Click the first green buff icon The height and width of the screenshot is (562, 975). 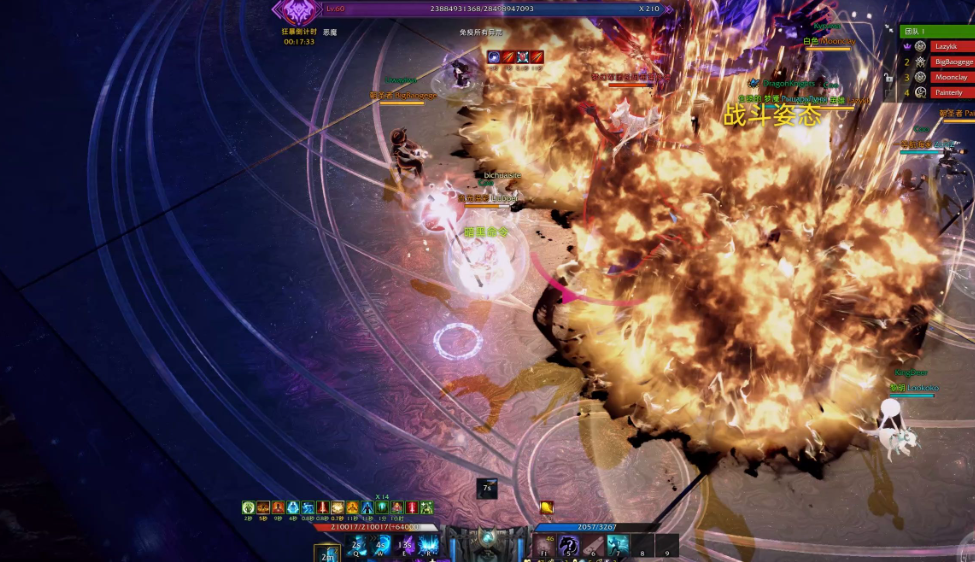248,508
